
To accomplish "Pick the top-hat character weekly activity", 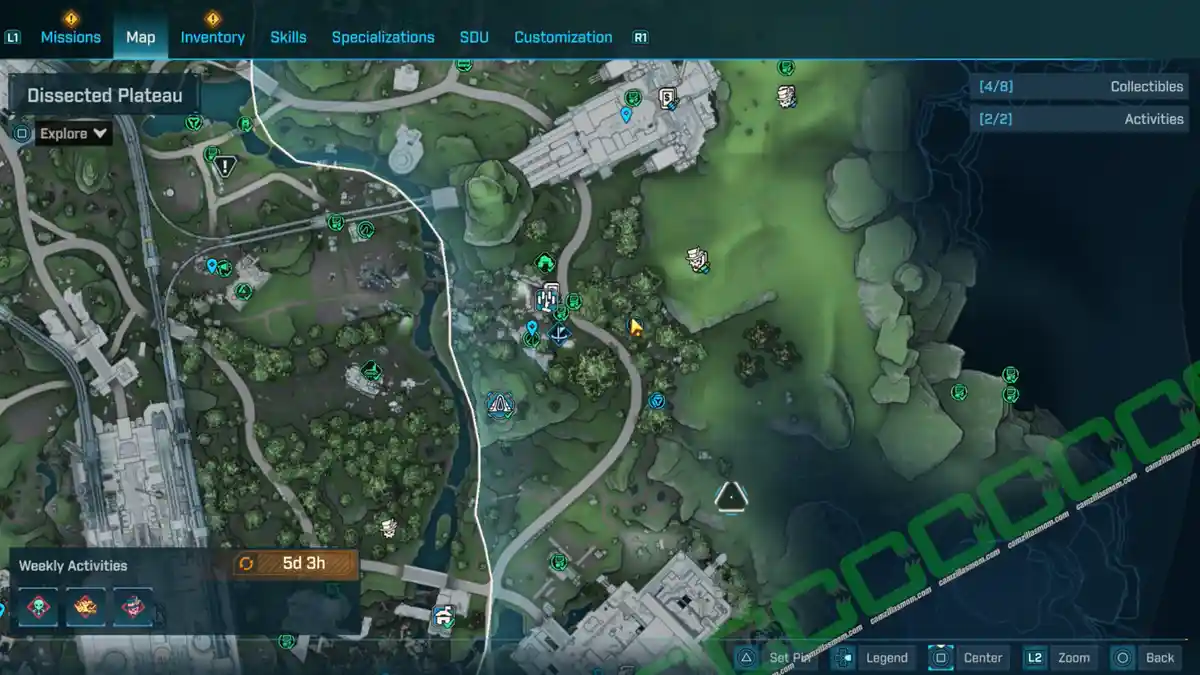I will pyautogui.click(x=133, y=607).
